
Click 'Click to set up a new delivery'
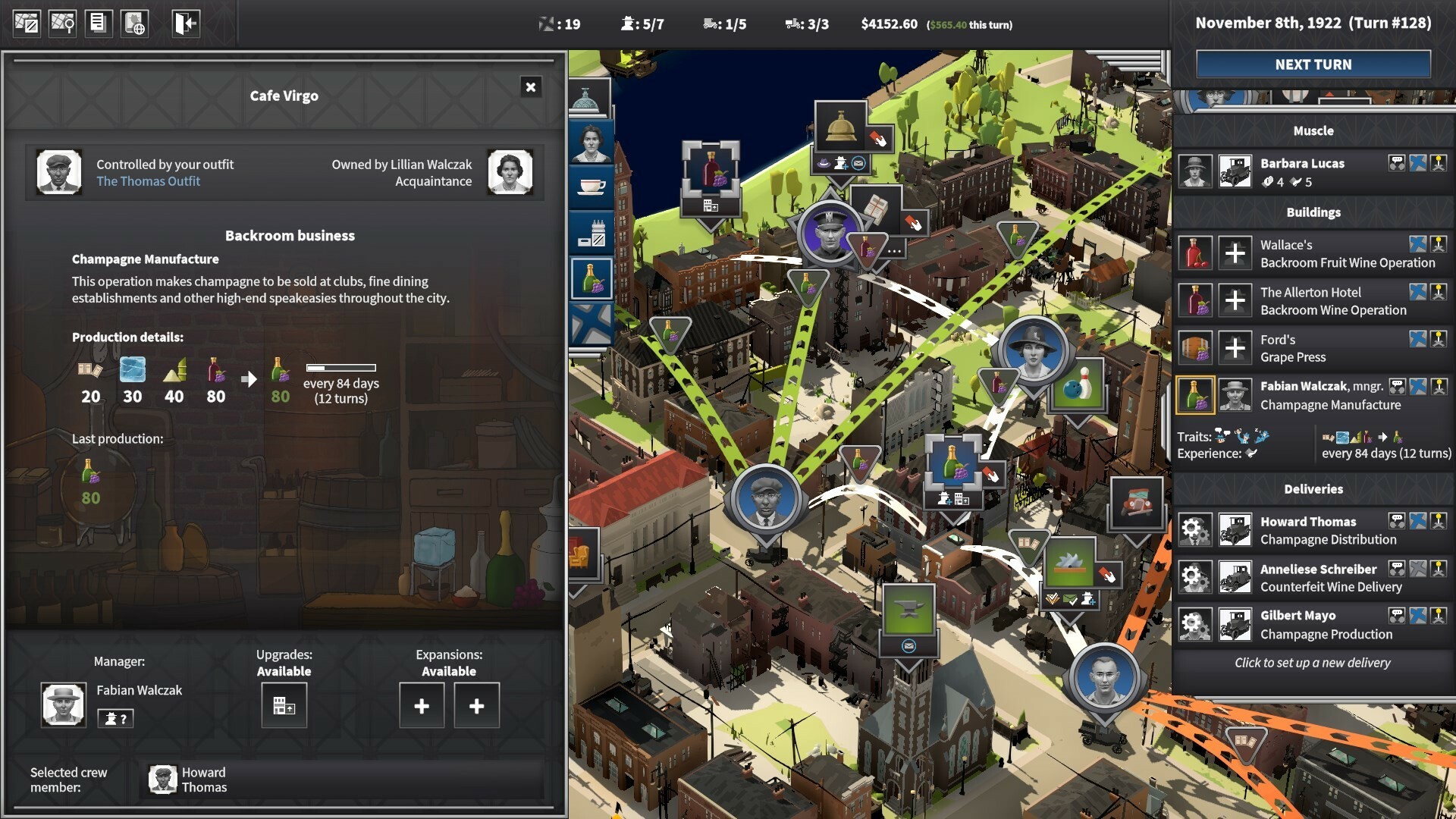point(1312,663)
